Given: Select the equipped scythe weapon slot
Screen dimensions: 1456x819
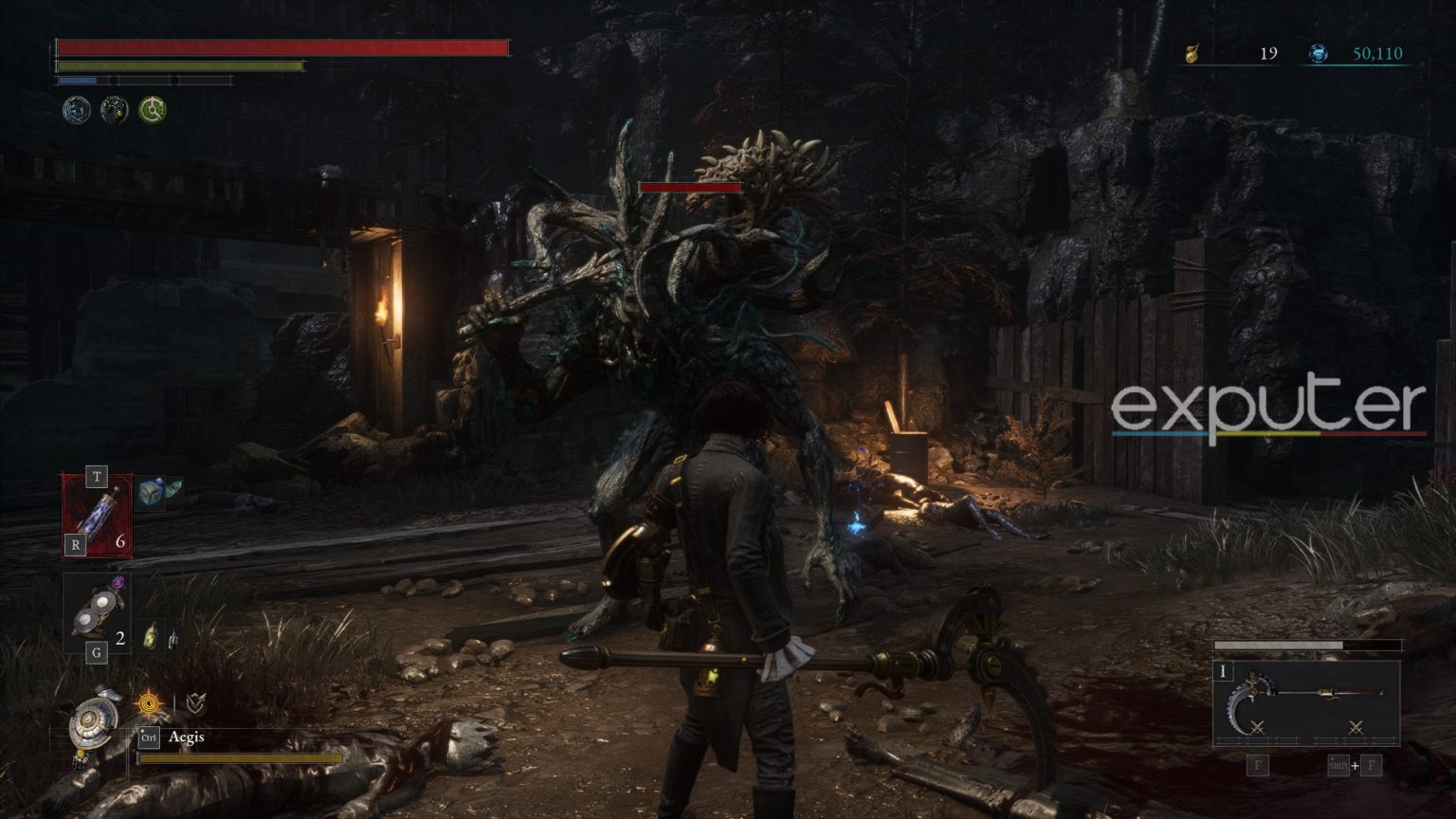Looking at the screenshot, I should click(x=1305, y=703).
